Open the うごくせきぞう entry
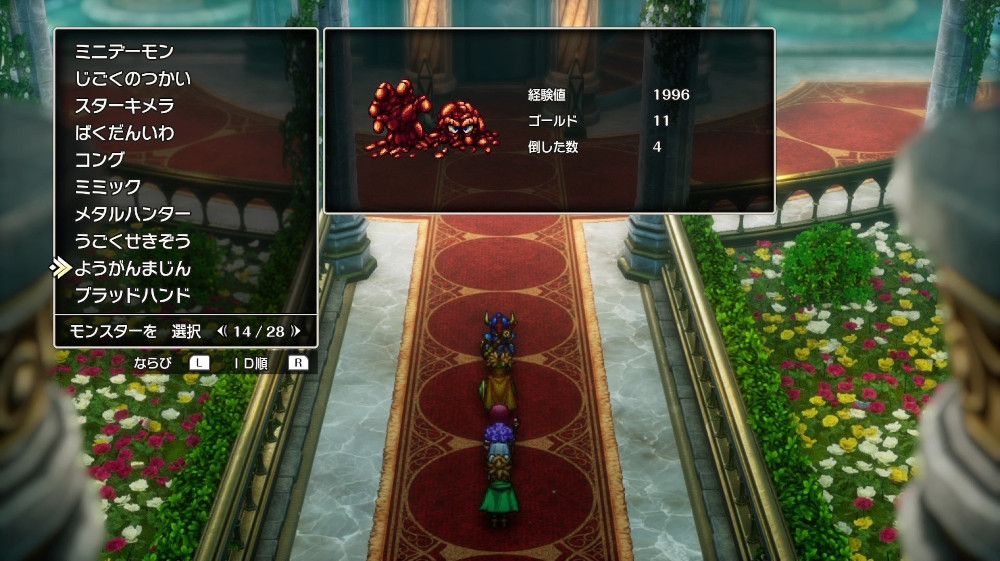The width and height of the screenshot is (1000, 561). click(132, 241)
